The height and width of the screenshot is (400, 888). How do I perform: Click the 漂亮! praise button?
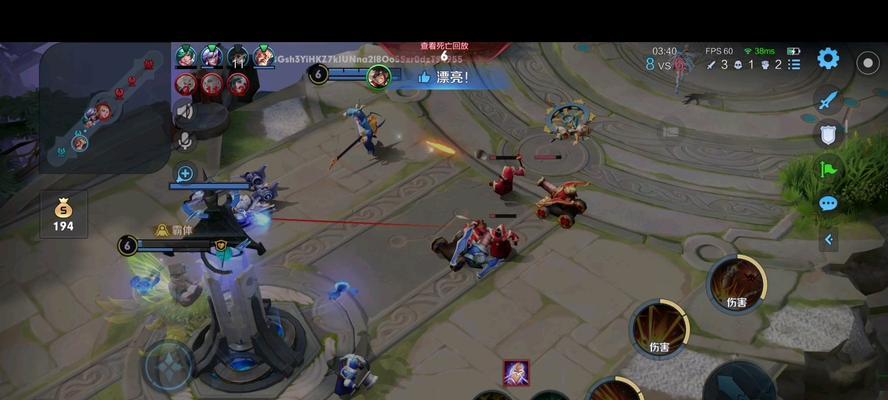point(443,77)
